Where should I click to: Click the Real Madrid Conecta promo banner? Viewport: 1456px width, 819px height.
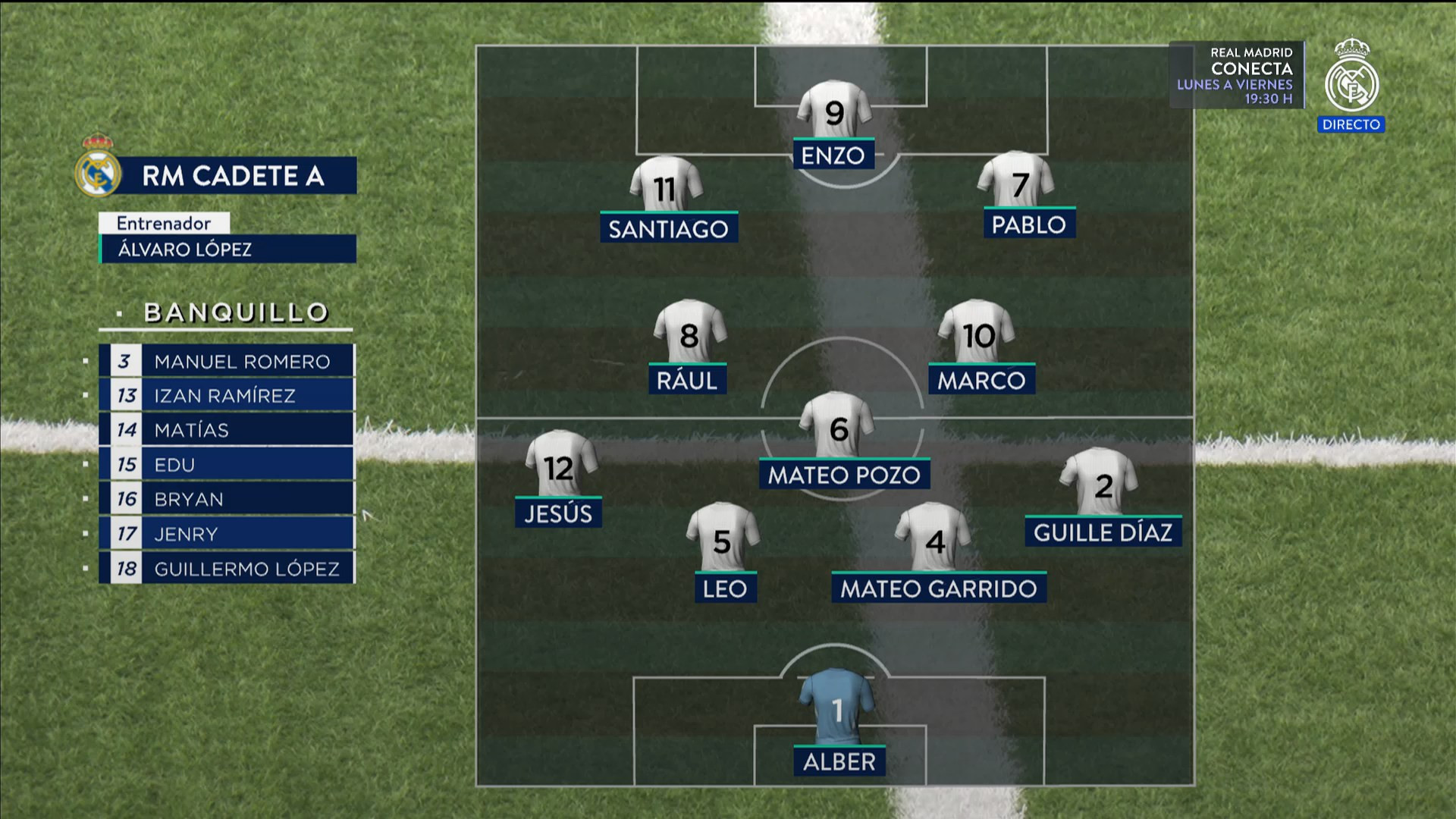point(1237,75)
